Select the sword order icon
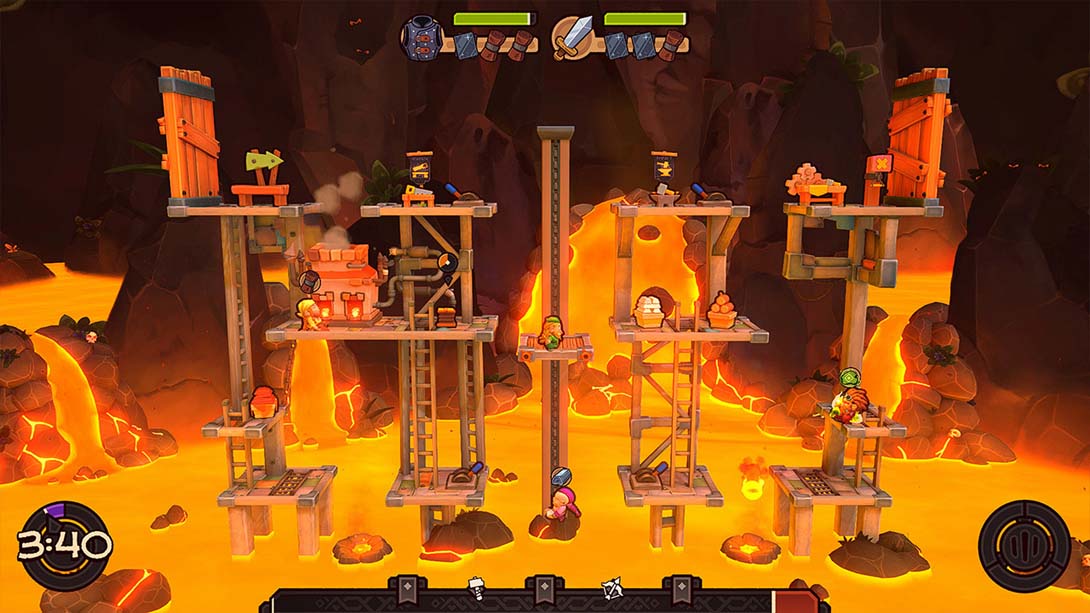This screenshot has height=613, width=1090. (x=572, y=37)
